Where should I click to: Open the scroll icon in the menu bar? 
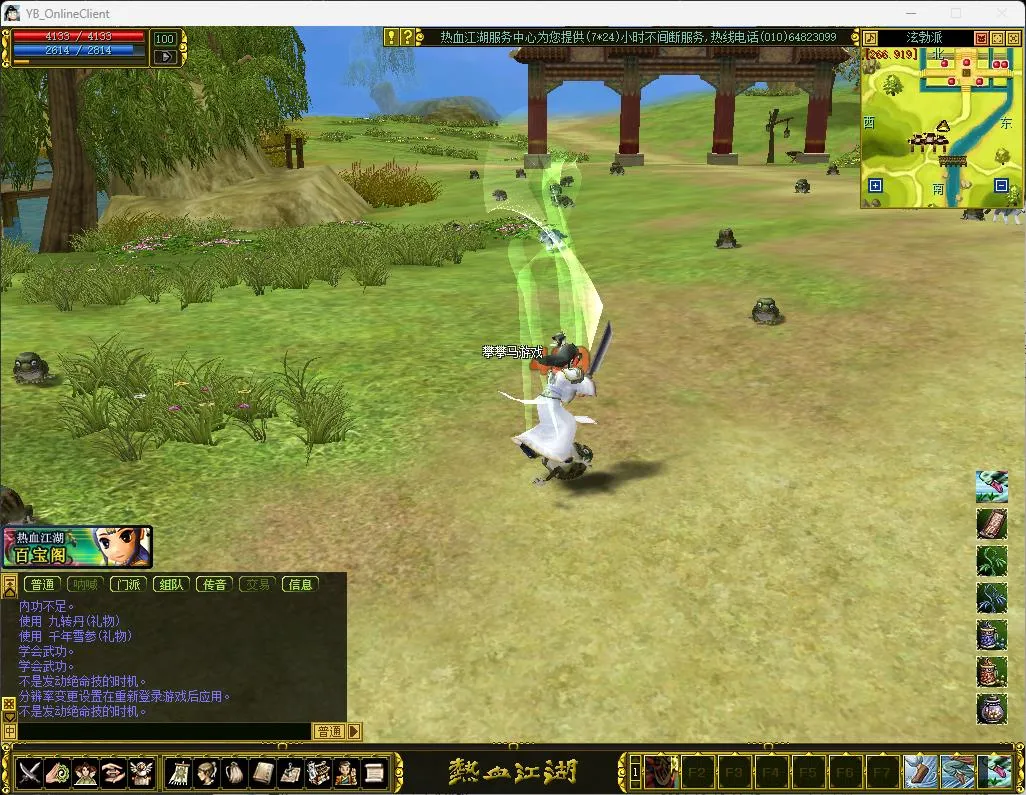point(374,773)
